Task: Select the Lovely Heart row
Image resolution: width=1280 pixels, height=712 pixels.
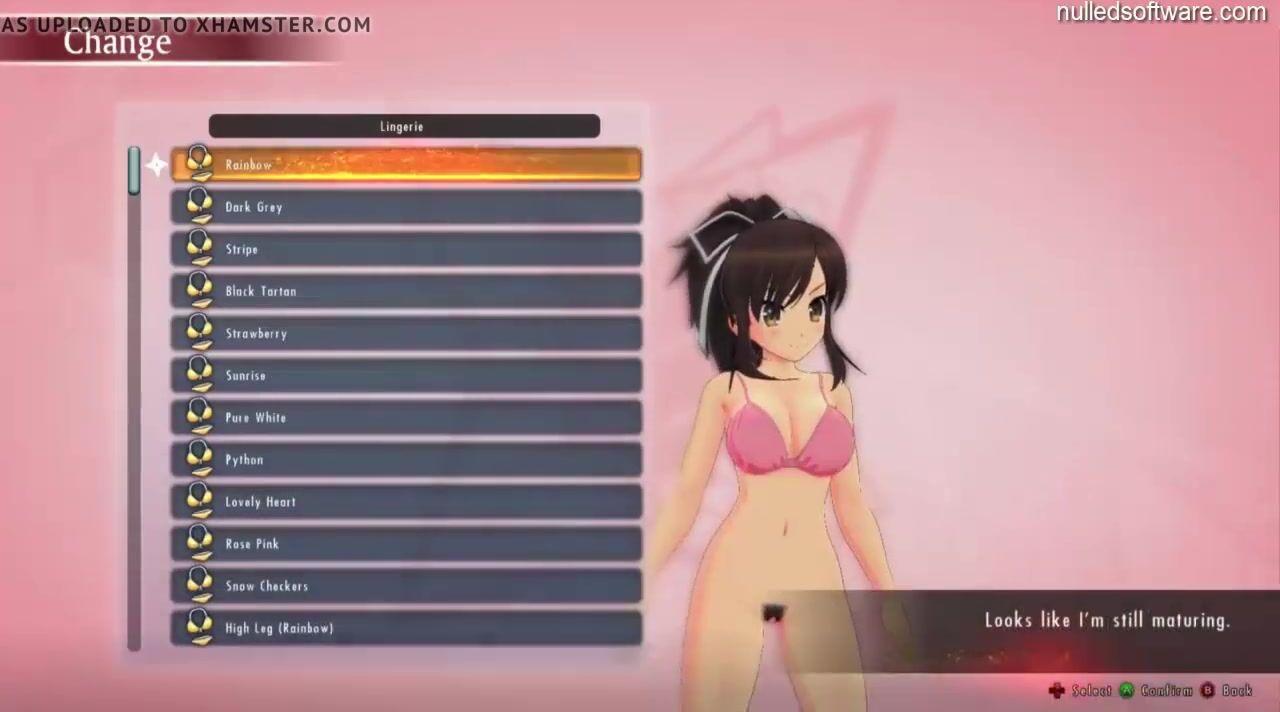Action: pyautogui.click(x=406, y=501)
